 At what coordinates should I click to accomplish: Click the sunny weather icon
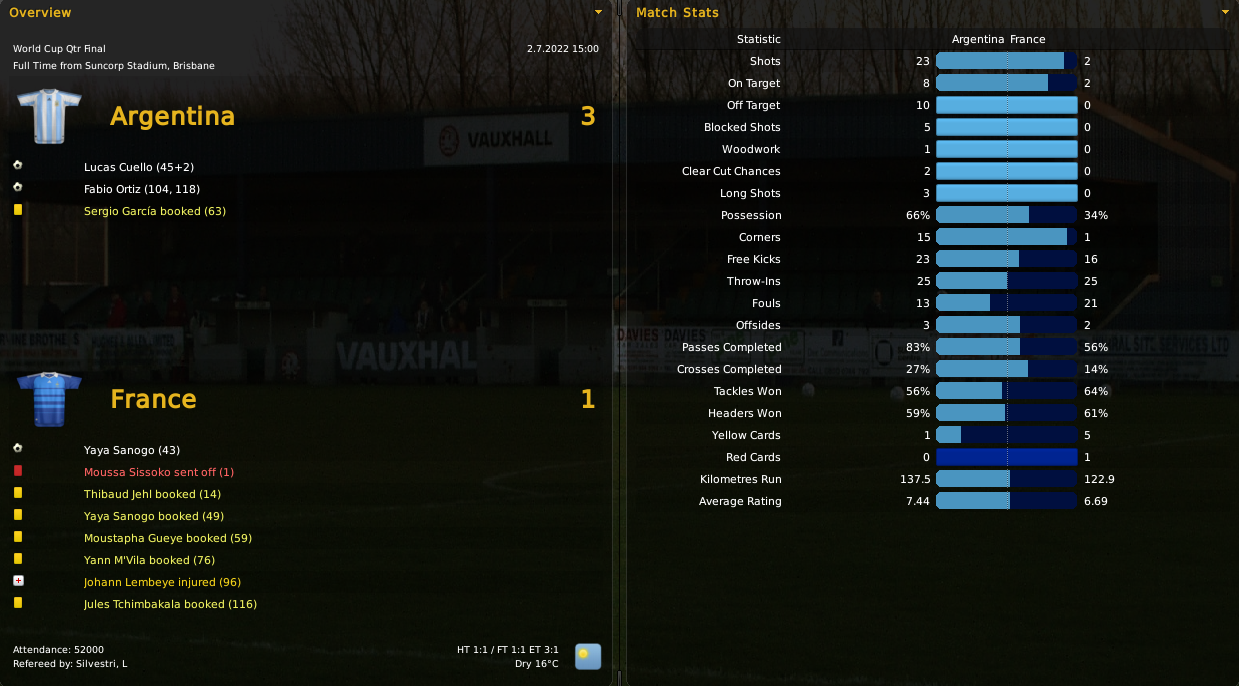[x=588, y=656]
